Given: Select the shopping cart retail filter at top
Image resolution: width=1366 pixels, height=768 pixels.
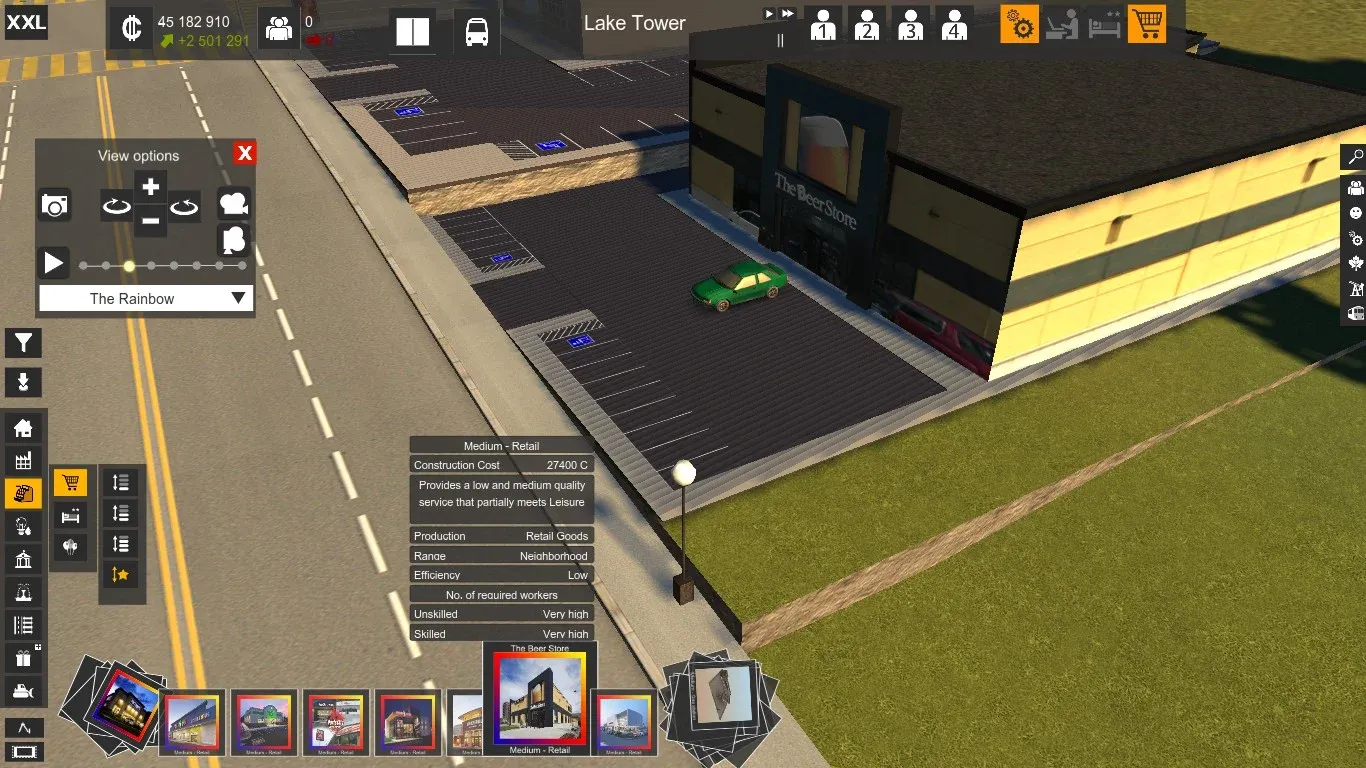Looking at the screenshot, I should [x=1147, y=24].
